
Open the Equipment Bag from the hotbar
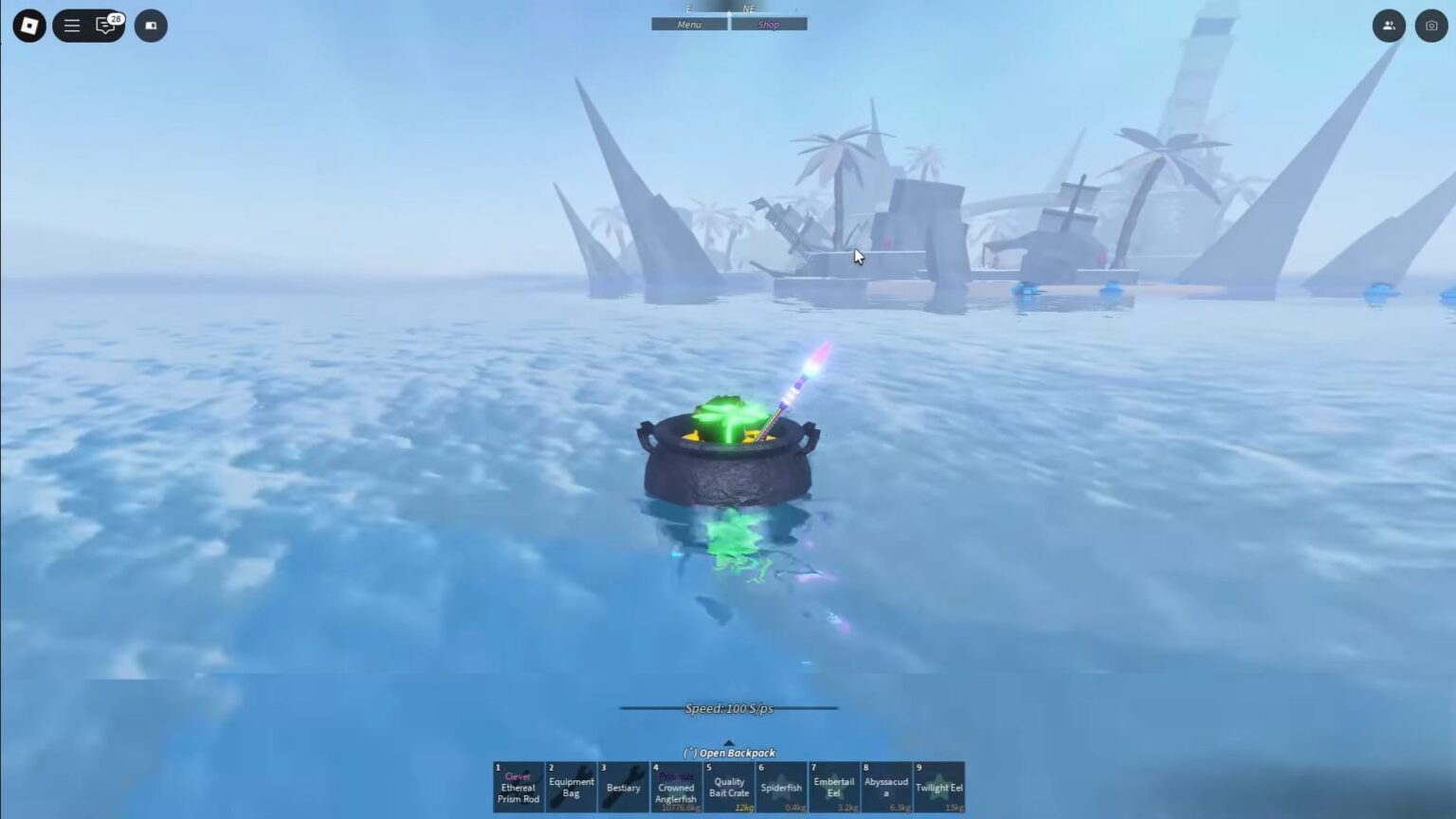(x=571, y=787)
